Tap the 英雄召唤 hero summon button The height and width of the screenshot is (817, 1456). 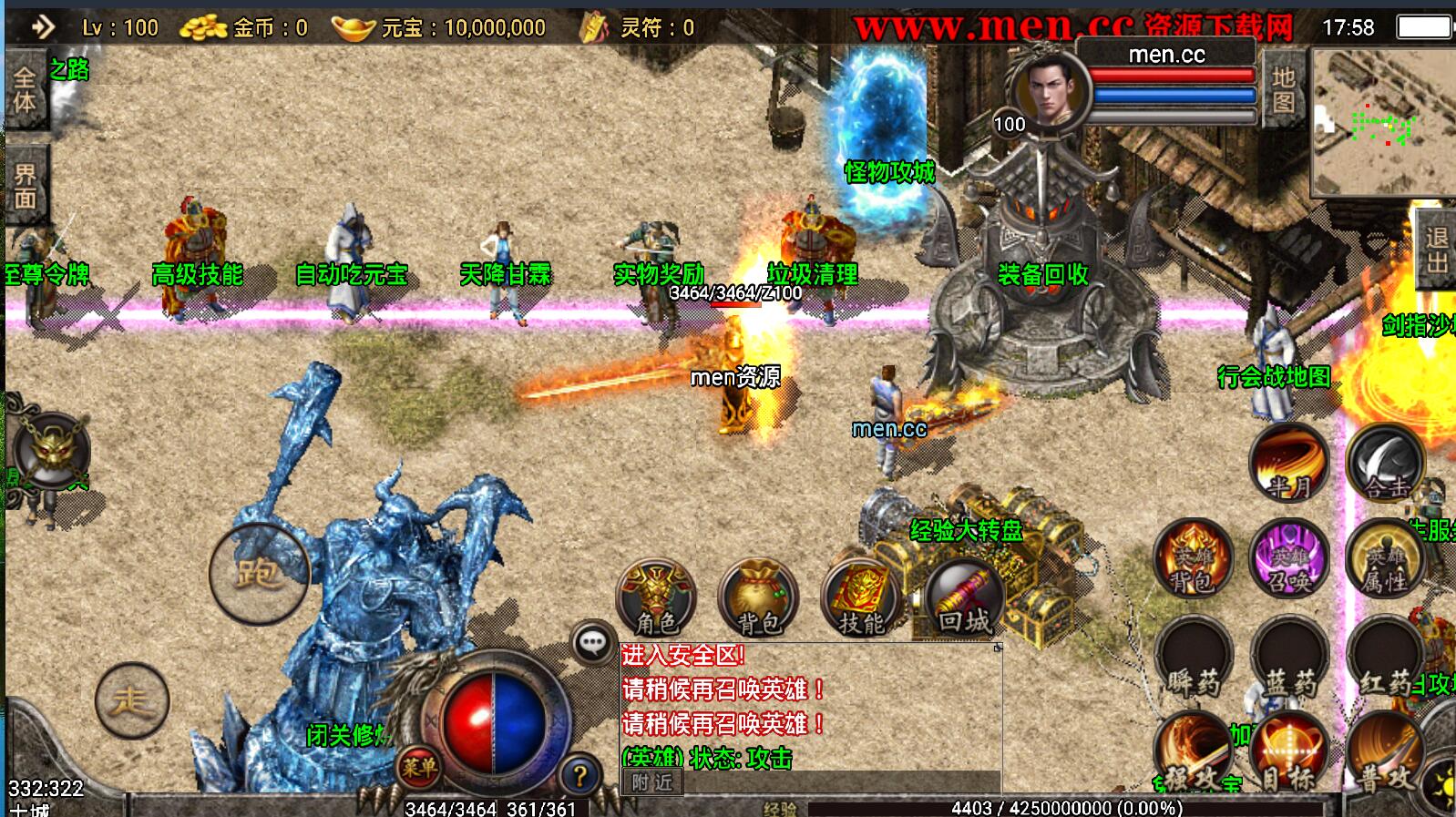click(1288, 558)
